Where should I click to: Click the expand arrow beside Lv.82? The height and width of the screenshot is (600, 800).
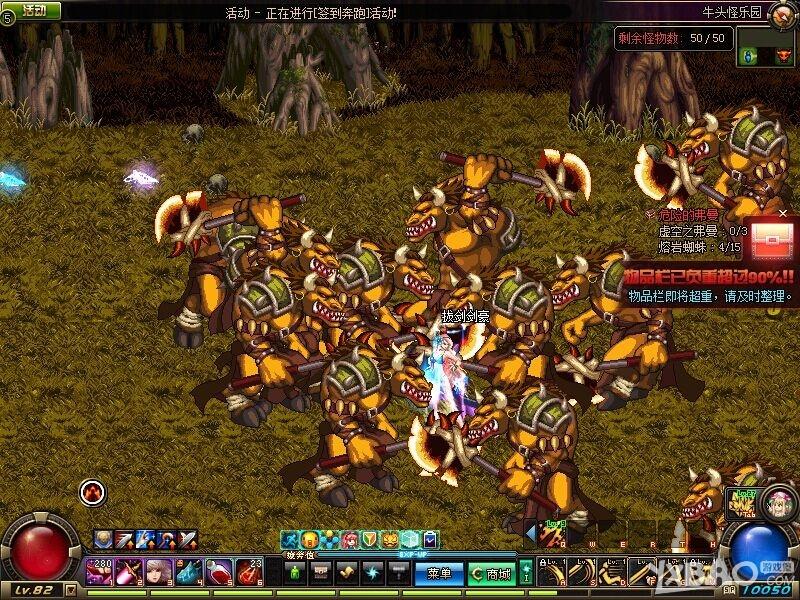(x=68, y=589)
